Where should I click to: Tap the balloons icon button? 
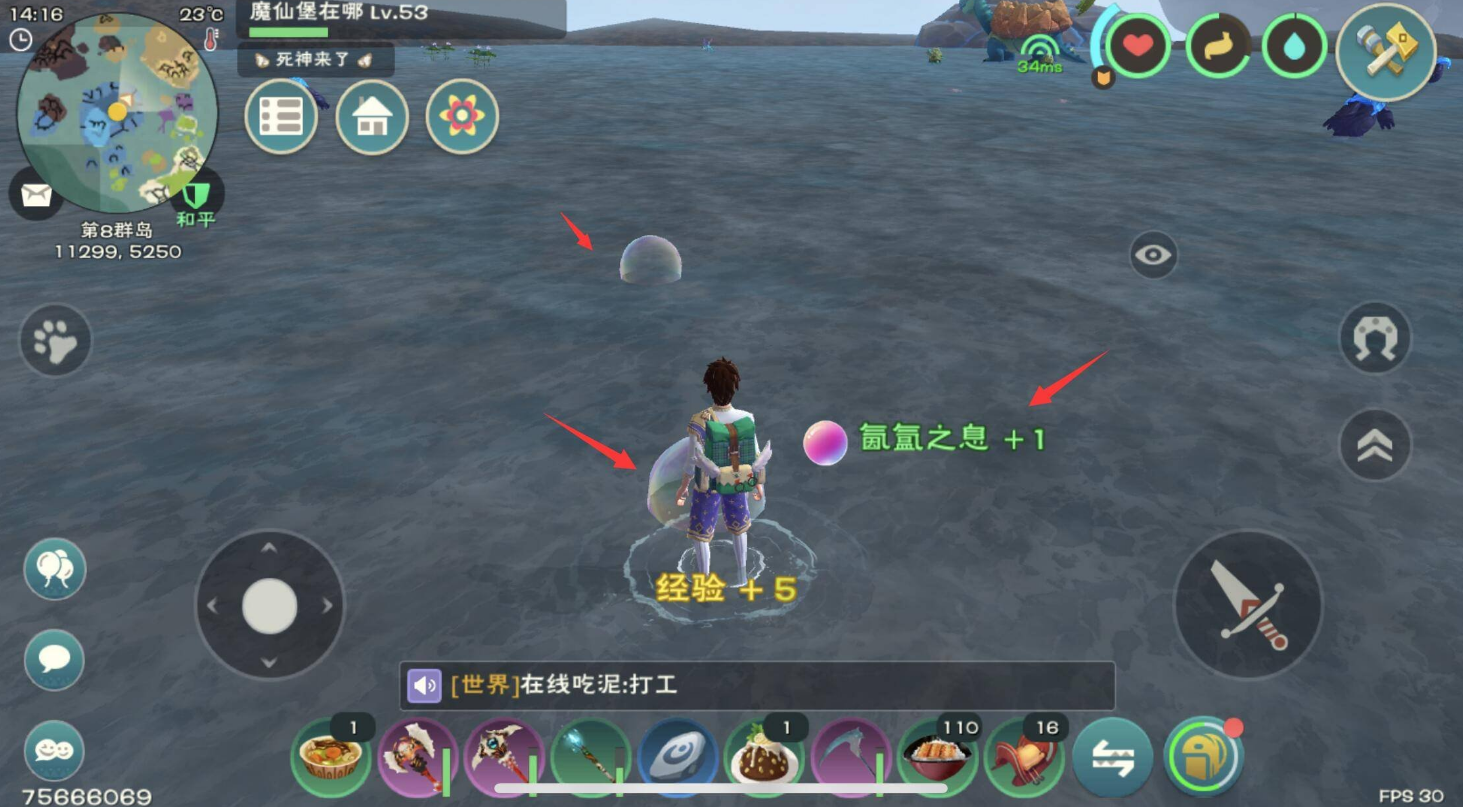click(54, 569)
